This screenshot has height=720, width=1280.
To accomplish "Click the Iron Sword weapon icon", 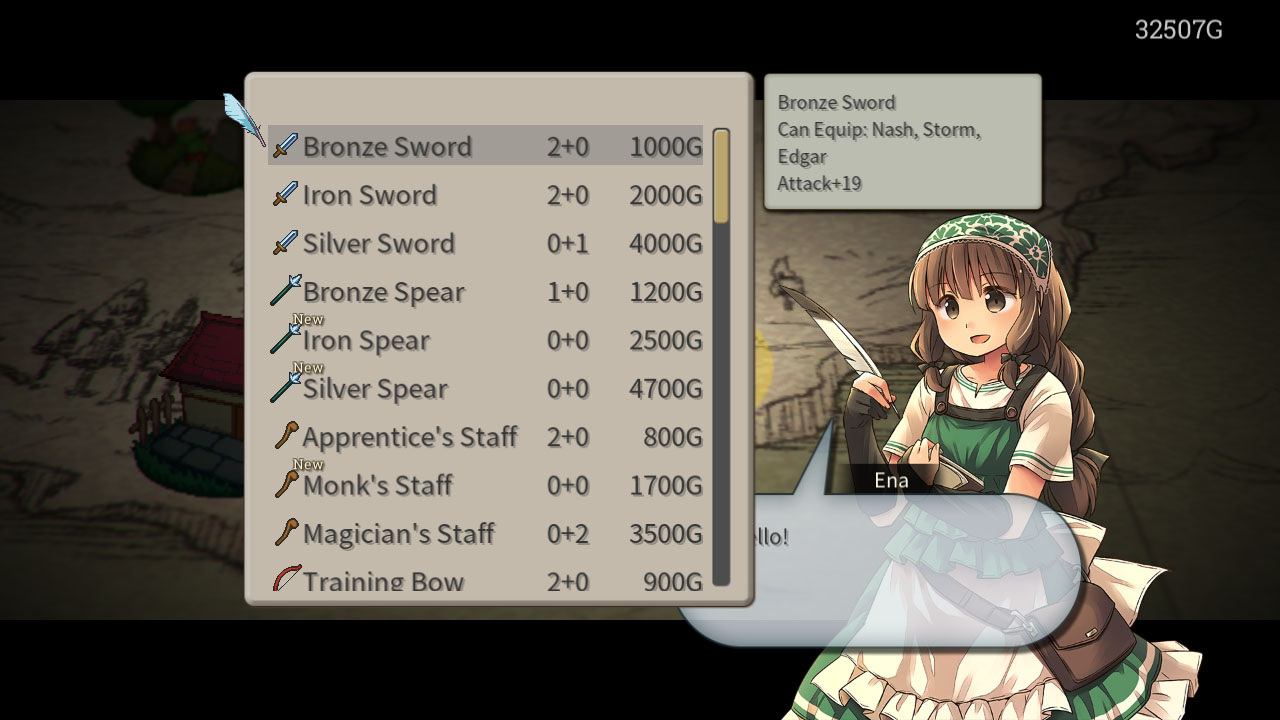I will click(x=284, y=194).
